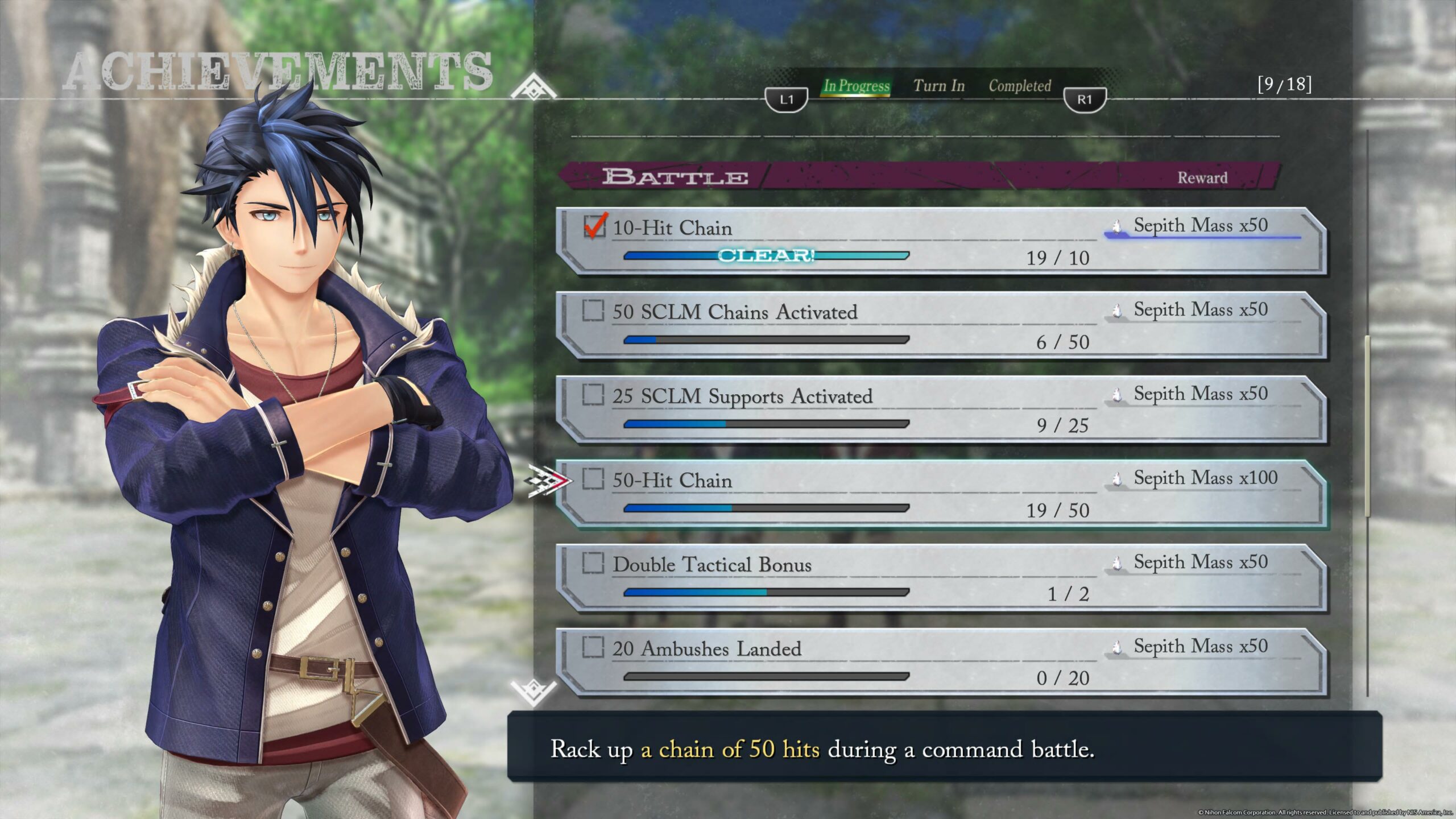Open the Turn In tab
Screen dimensions: 1456x819
[x=939, y=86]
